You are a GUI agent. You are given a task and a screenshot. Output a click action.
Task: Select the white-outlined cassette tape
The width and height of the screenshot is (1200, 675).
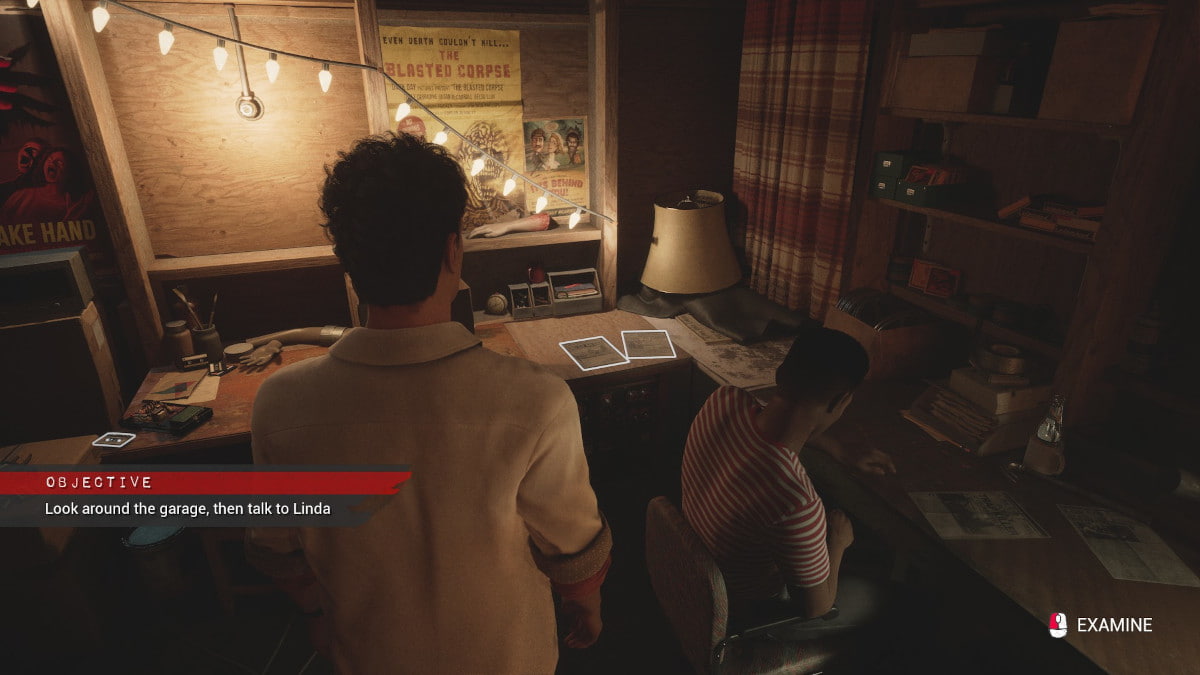pyautogui.click(x=113, y=439)
